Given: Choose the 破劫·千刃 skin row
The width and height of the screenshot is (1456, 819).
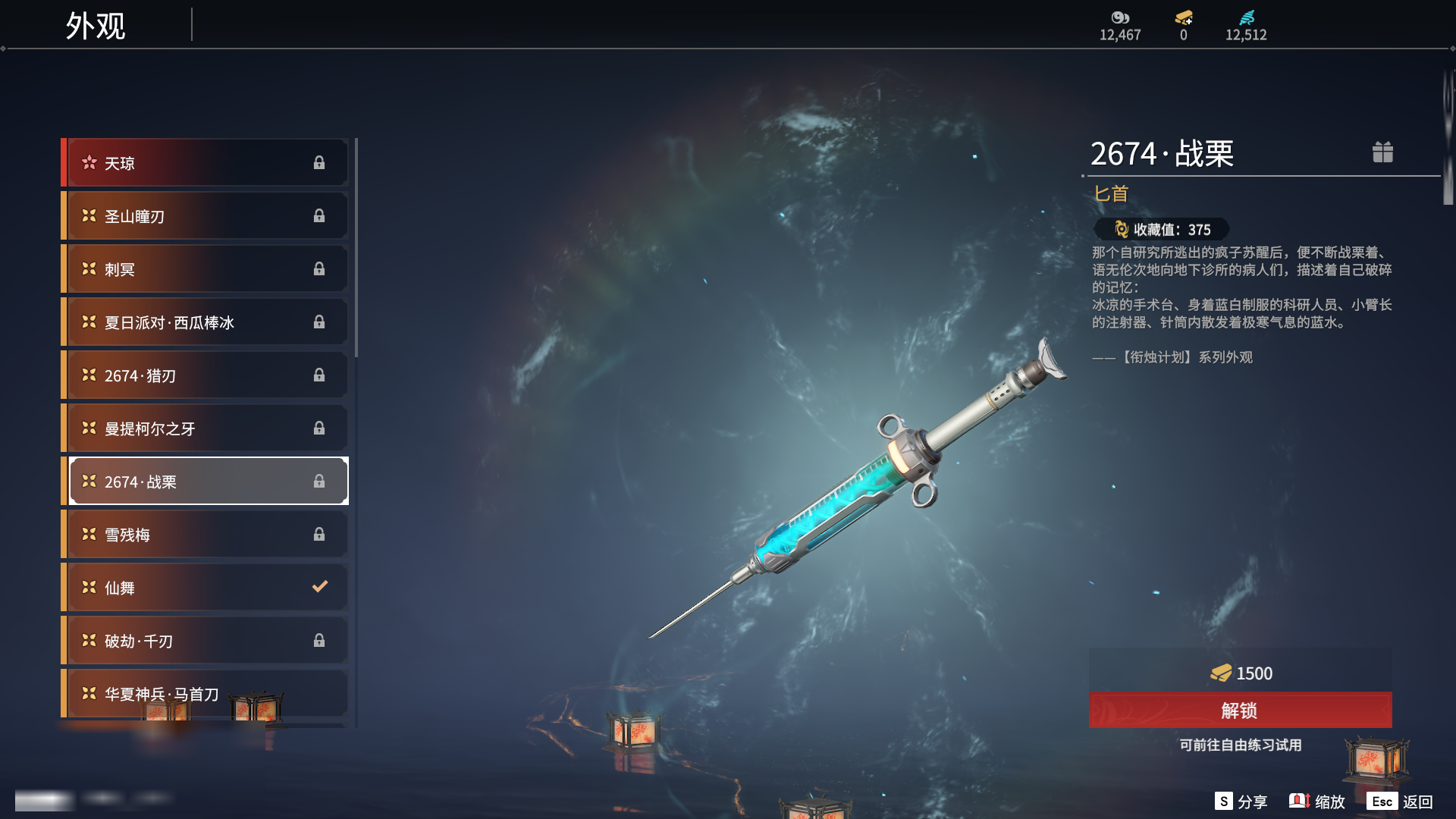Looking at the screenshot, I should (206, 641).
